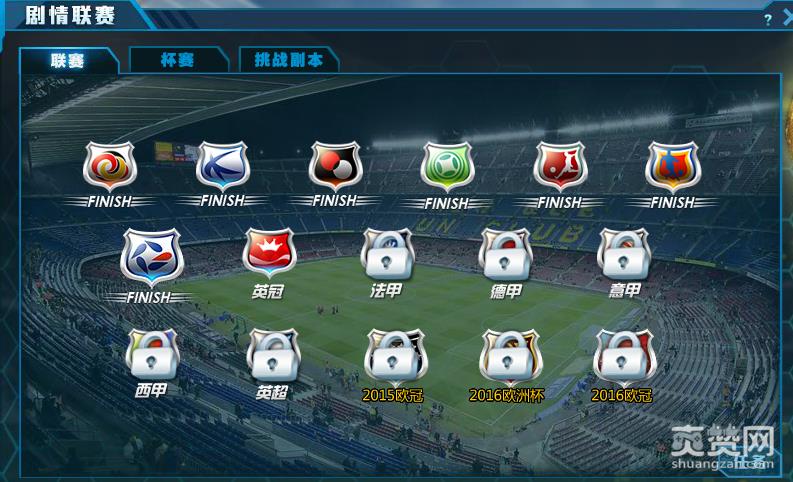This screenshot has width=793, height=482.
Task: Select the finished red-gold swirl league badge
Action: pyautogui.click(x=109, y=167)
